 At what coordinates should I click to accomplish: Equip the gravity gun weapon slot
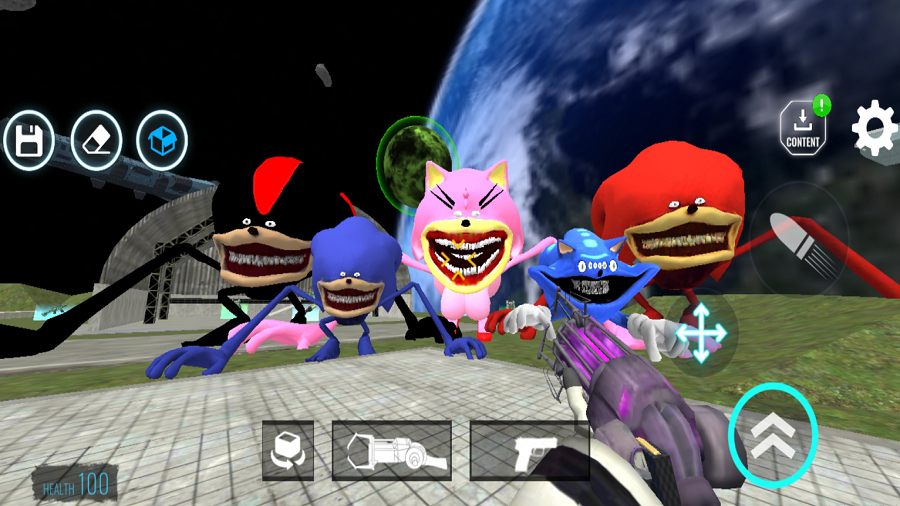coord(392,451)
